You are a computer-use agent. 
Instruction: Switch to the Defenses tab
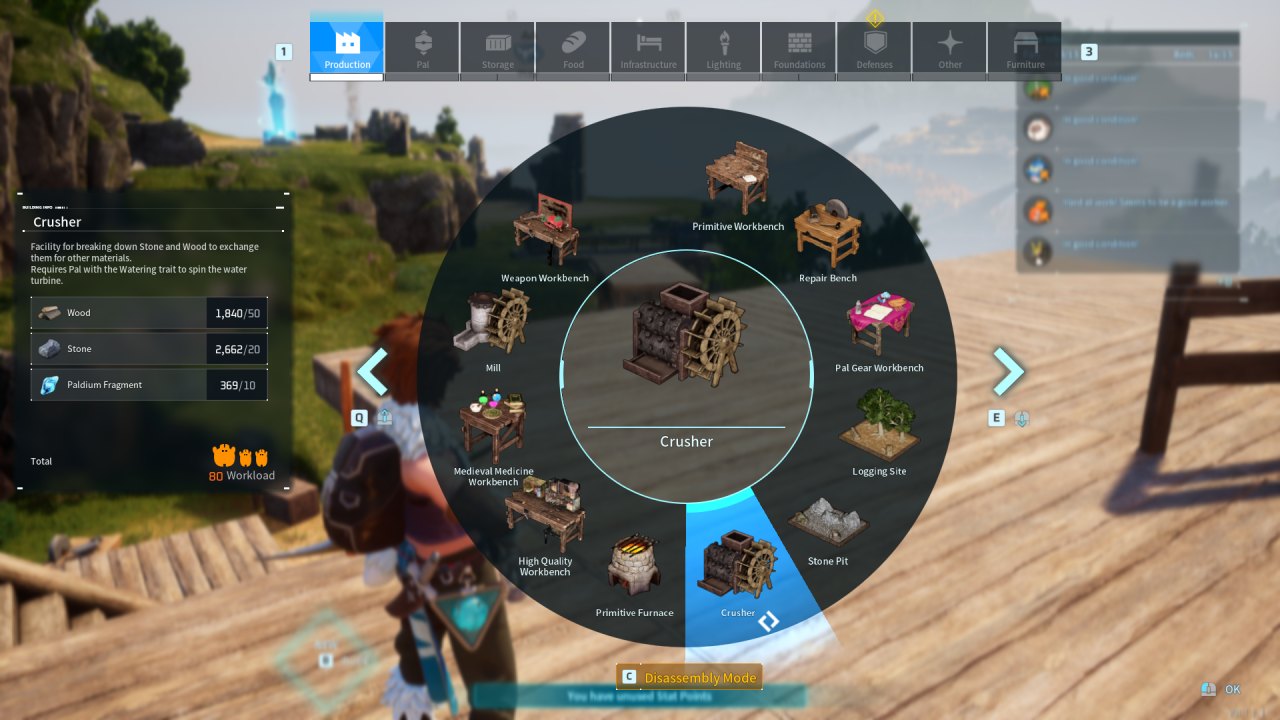874,45
